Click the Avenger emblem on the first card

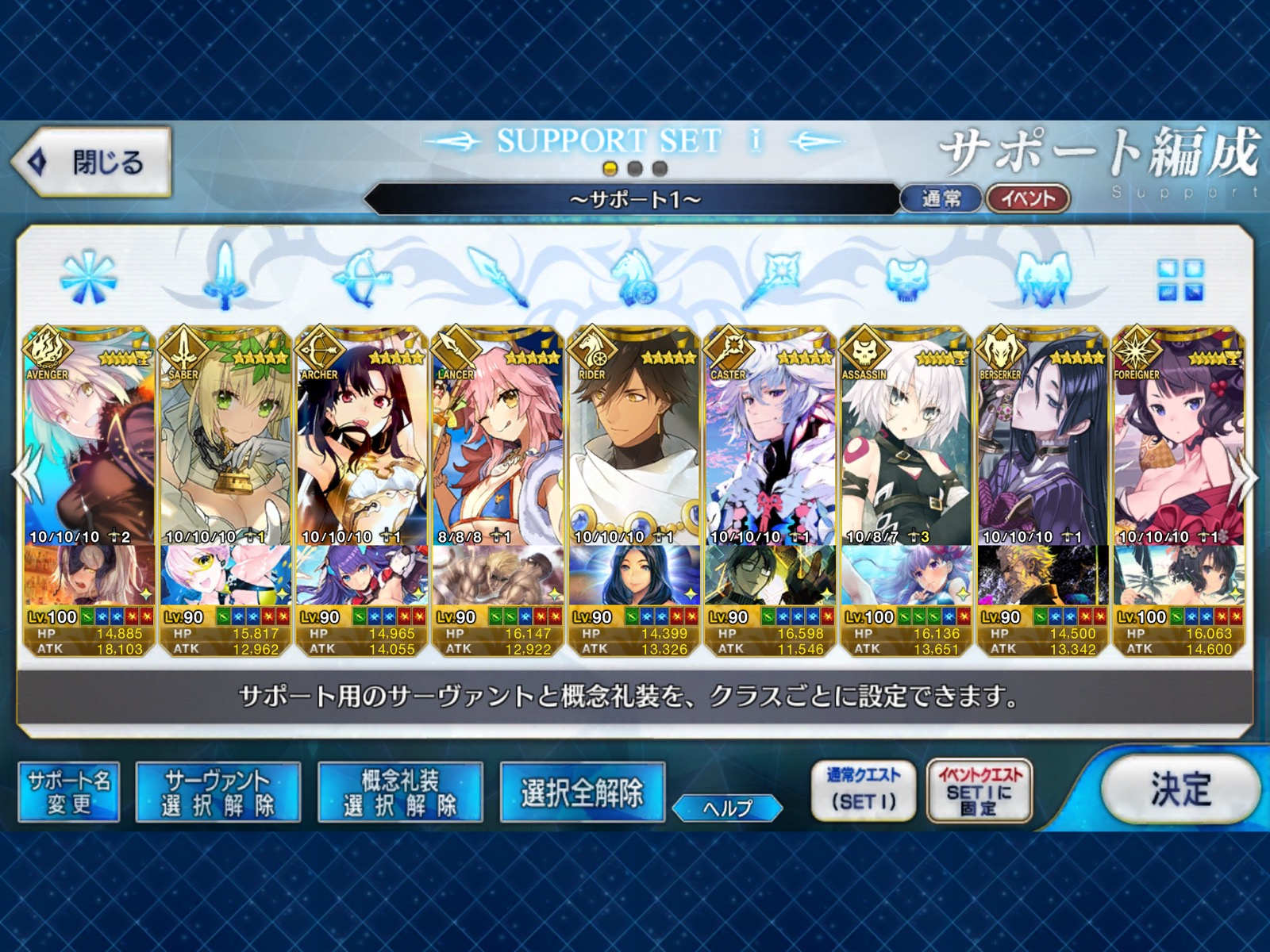coord(49,349)
